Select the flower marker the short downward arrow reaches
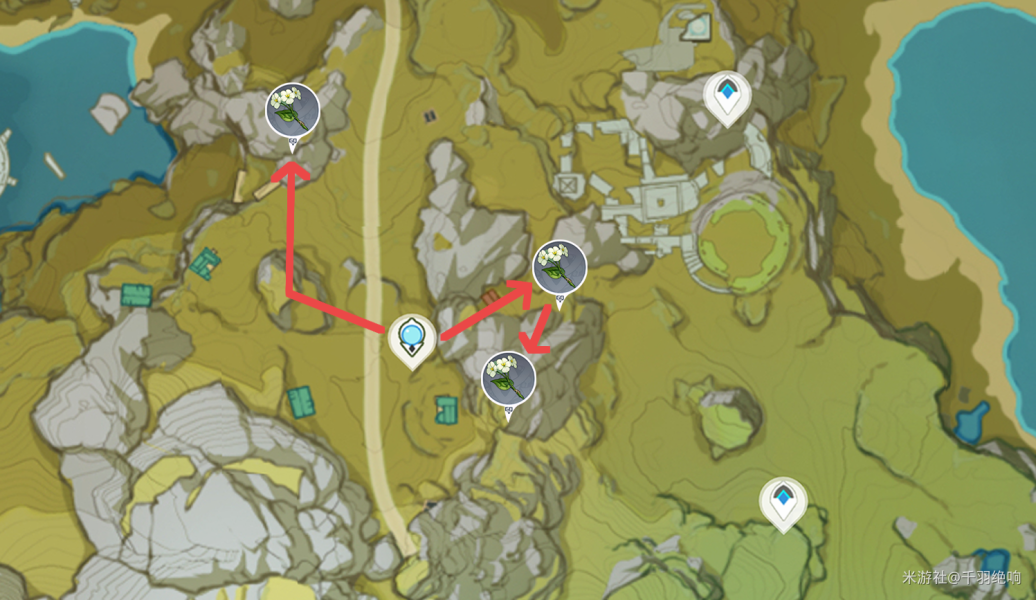The width and height of the screenshot is (1036, 600). coord(508,379)
